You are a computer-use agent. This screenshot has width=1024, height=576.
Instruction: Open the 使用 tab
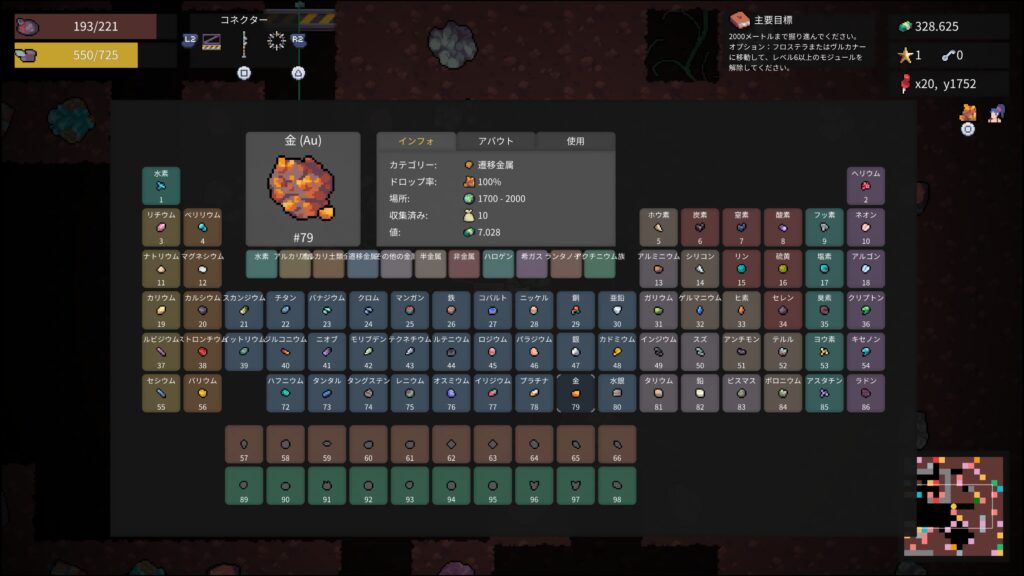click(575, 141)
